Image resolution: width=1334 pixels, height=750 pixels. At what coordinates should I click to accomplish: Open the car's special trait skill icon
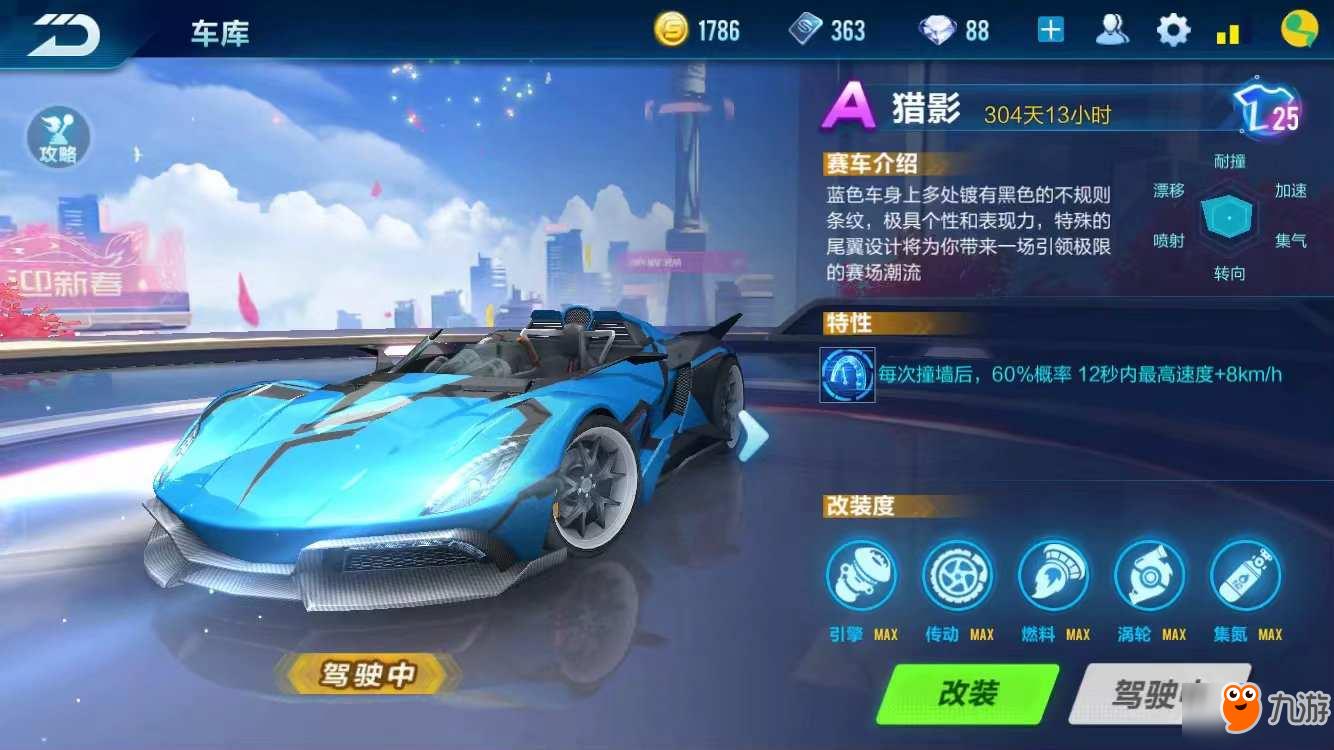click(x=847, y=374)
